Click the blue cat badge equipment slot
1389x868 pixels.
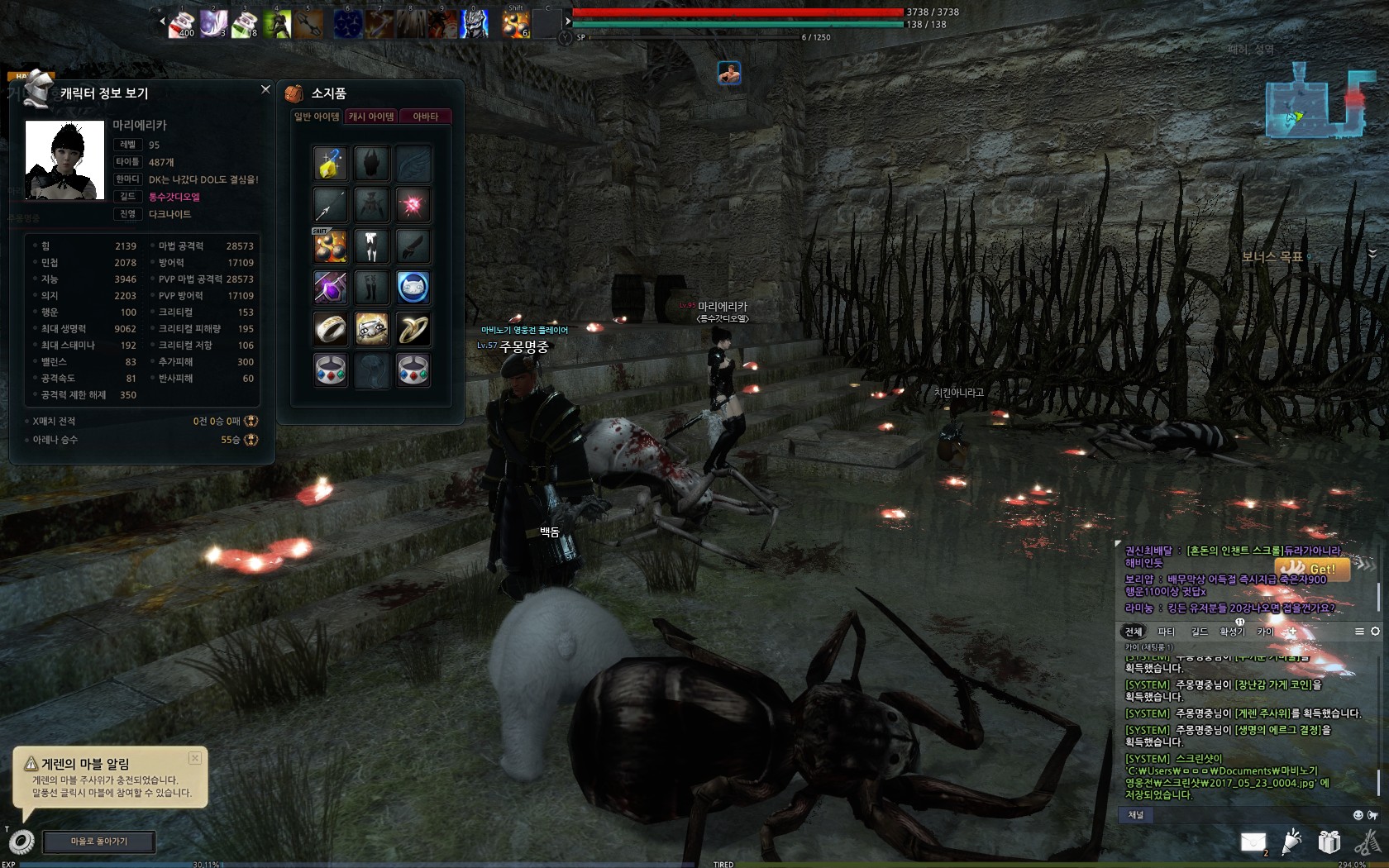click(413, 288)
